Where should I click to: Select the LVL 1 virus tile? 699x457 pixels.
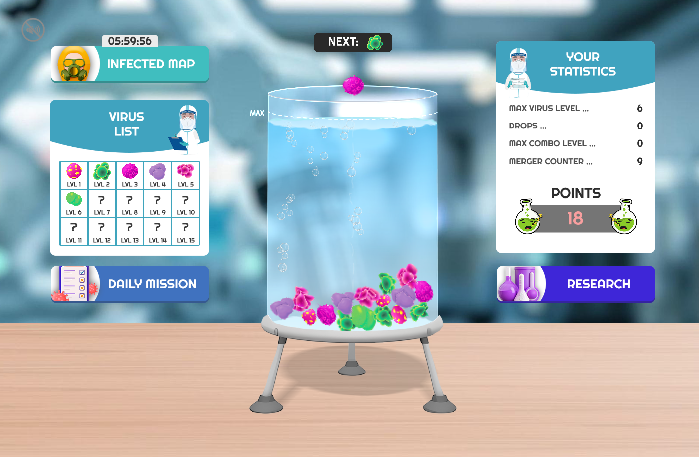click(74, 175)
